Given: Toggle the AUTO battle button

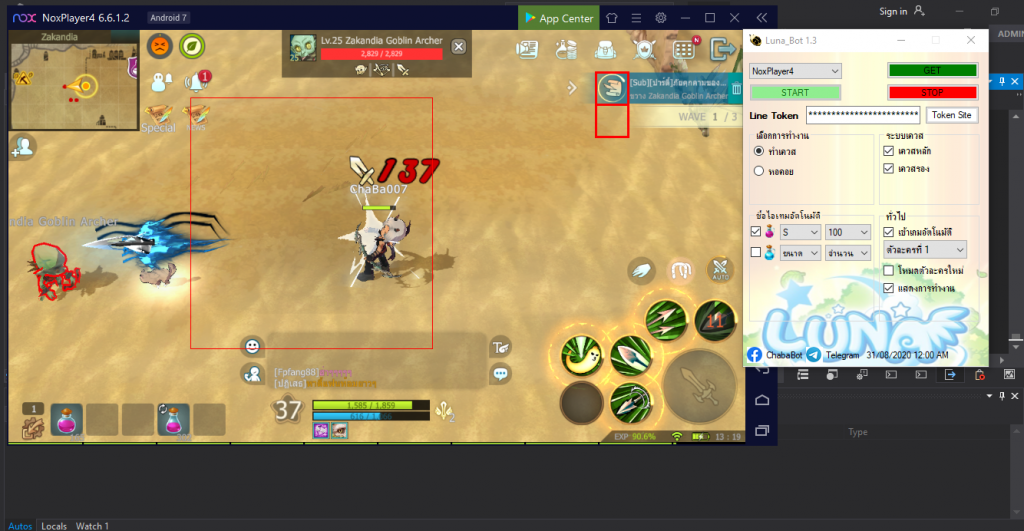Looking at the screenshot, I should click(x=720, y=269).
